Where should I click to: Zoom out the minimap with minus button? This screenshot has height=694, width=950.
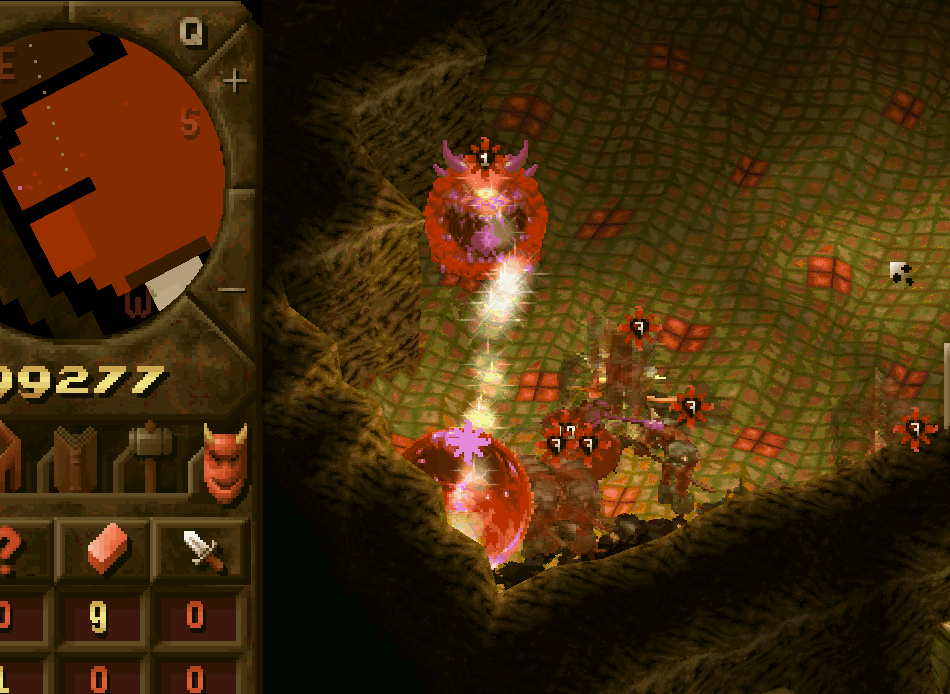click(x=232, y=290)
